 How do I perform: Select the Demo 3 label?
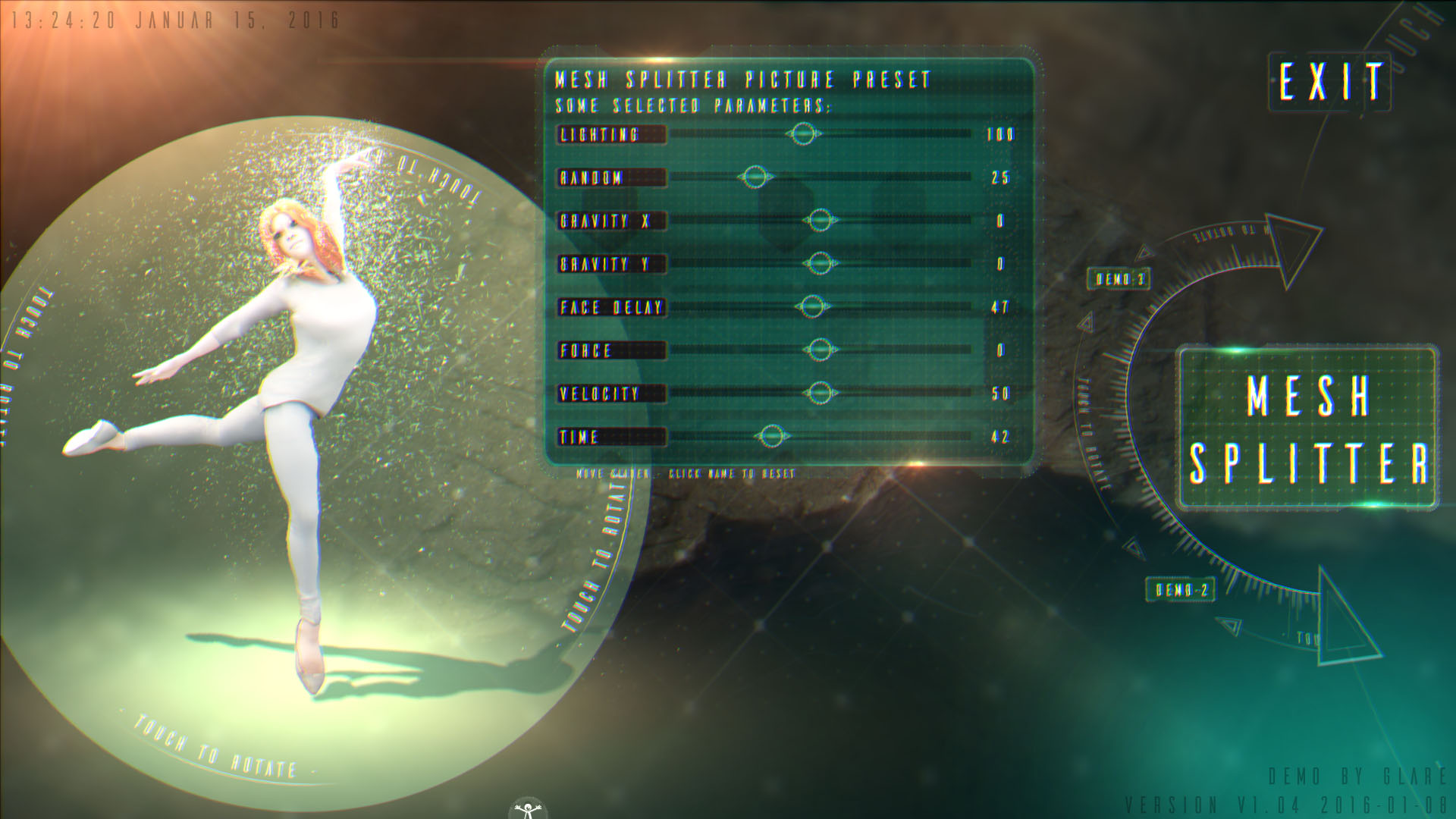coord(1120,279)
